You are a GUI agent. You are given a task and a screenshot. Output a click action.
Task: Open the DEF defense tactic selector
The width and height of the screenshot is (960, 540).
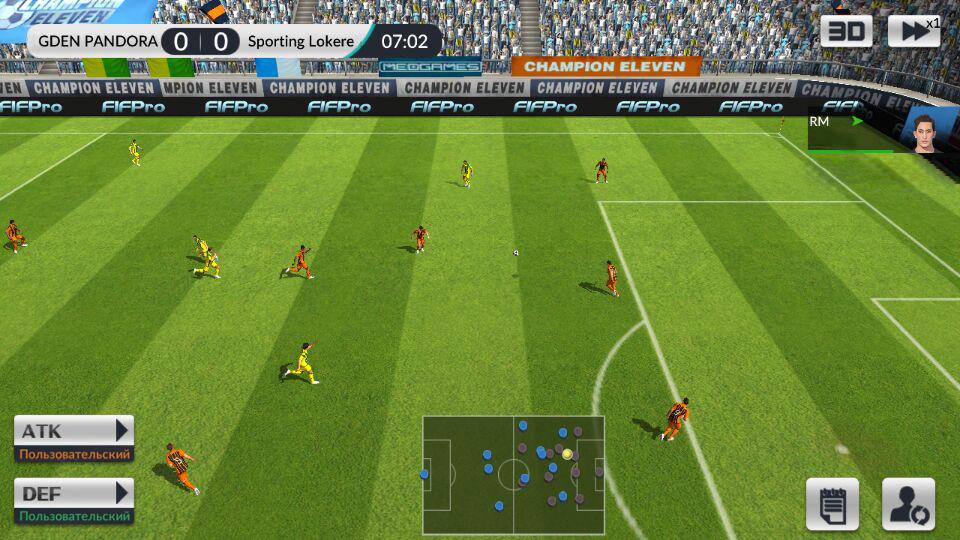pos(74,493)
